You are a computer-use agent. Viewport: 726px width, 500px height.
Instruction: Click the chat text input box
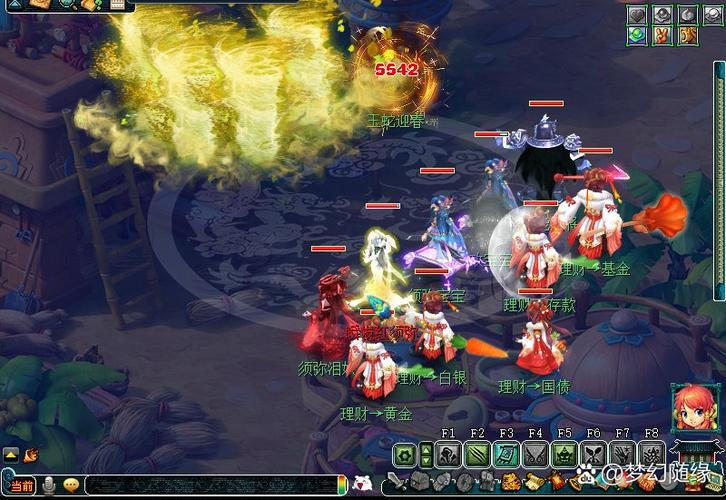(210, 486)
